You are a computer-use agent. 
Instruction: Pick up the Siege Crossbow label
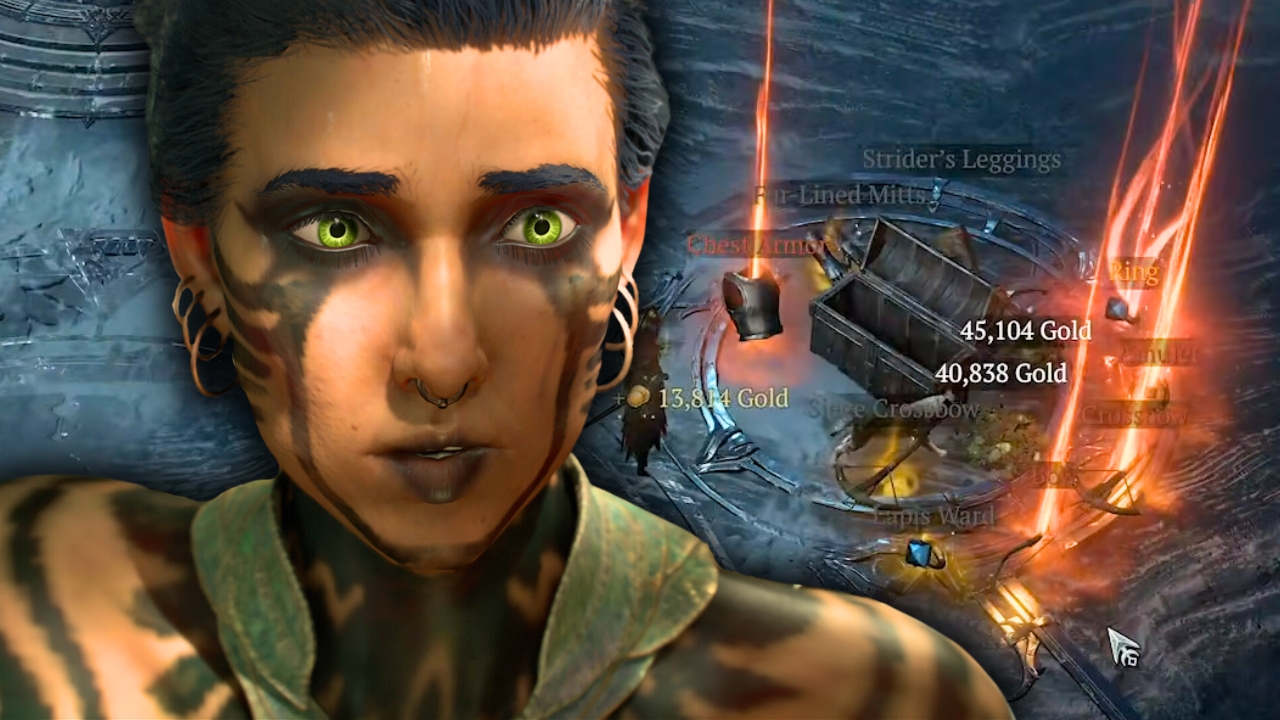tap(893, 409)
